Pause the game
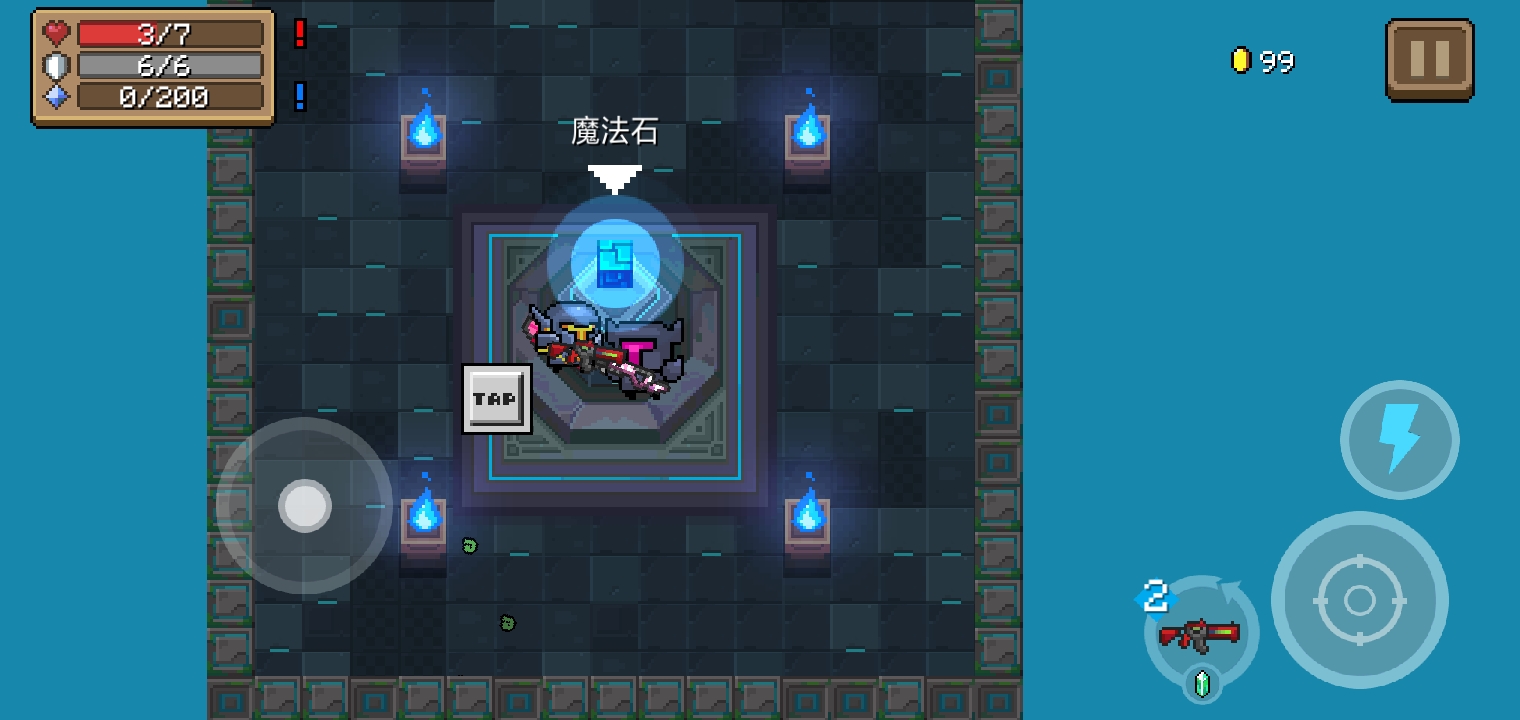This screenshot has width=1520, height=720. 1429,60
